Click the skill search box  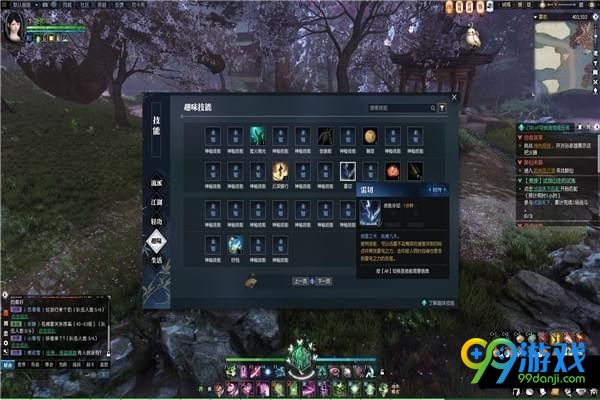coord(400,106)
